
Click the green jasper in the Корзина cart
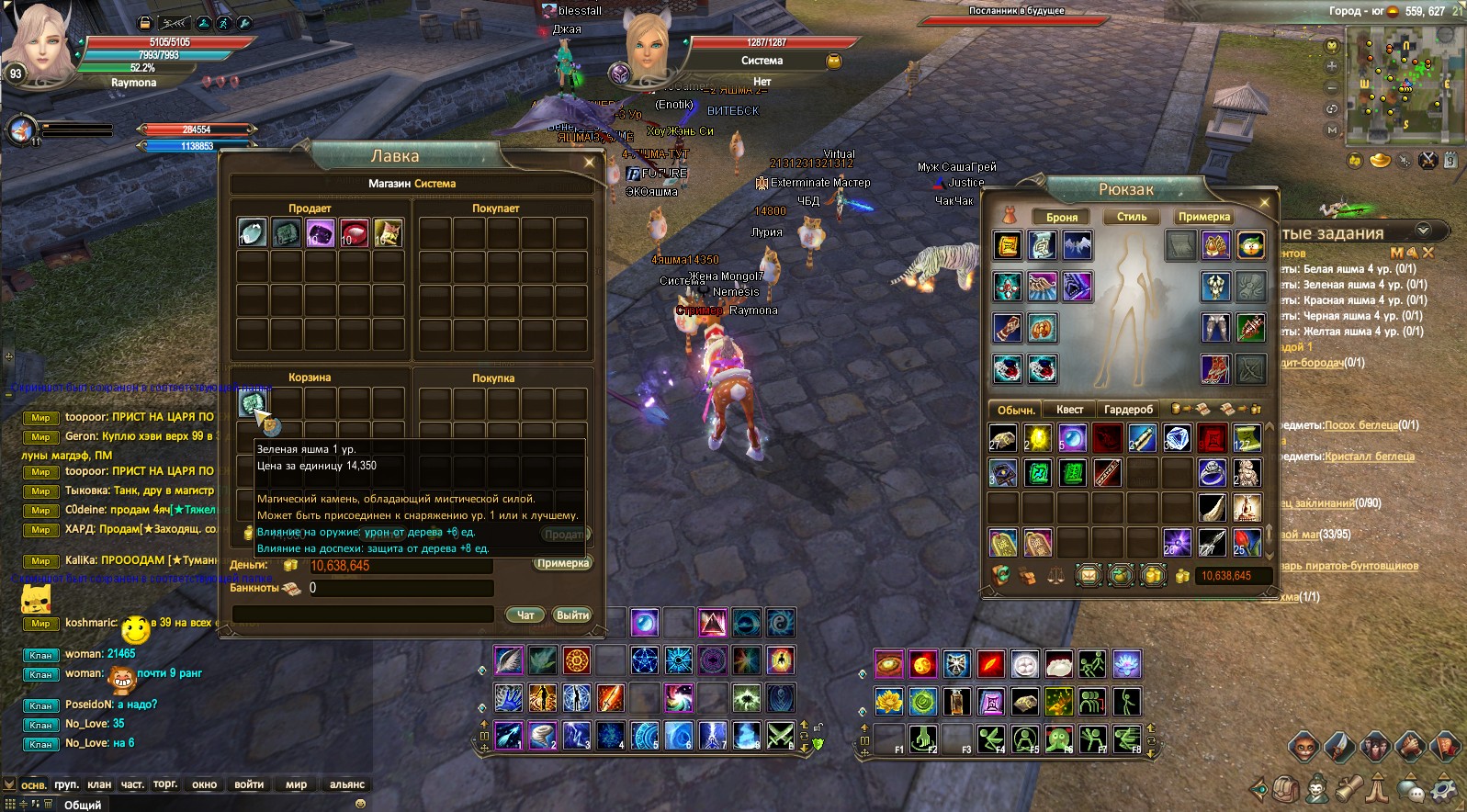point(252,402)
